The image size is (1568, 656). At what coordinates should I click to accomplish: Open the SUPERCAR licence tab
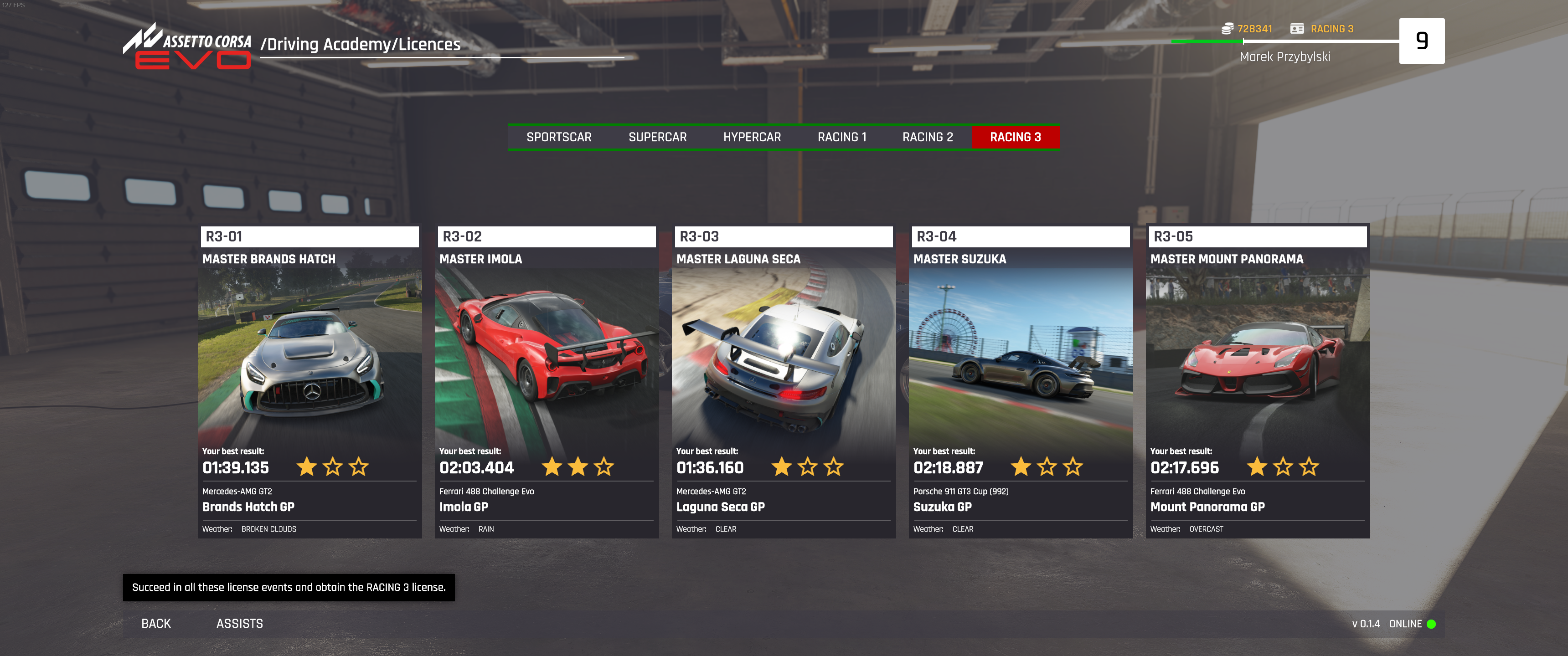657,138
